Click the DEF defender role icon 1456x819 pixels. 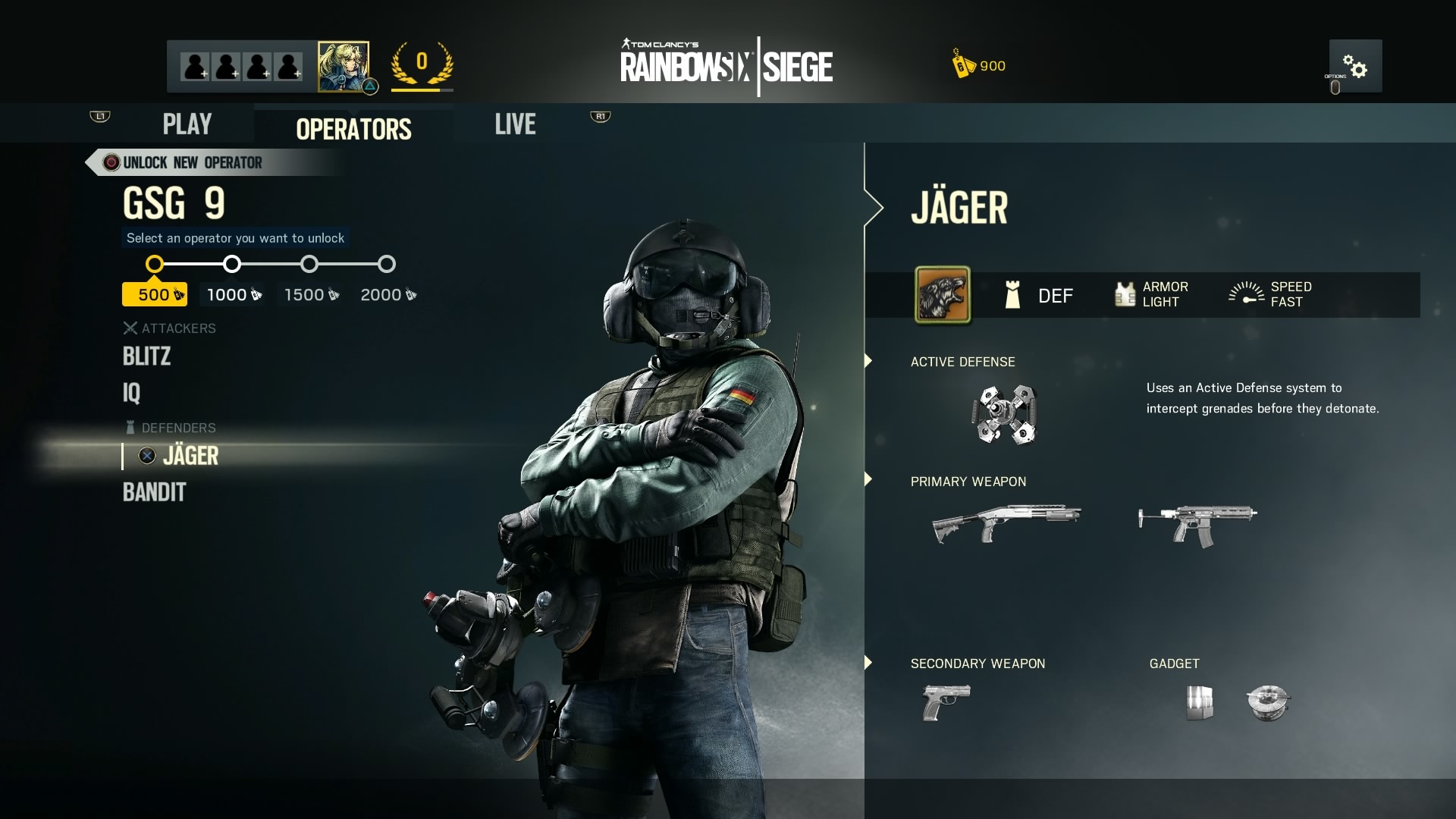click(1013, 296)
